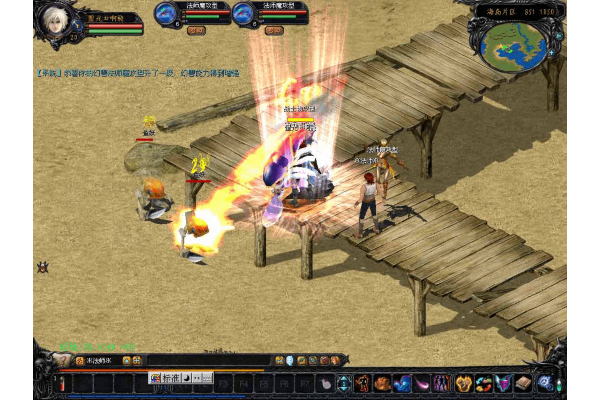Image resolution: width=600 pixels, height=400 pixels.
Task: Activate the purple twin-figures icon
Action: [442, 383]
